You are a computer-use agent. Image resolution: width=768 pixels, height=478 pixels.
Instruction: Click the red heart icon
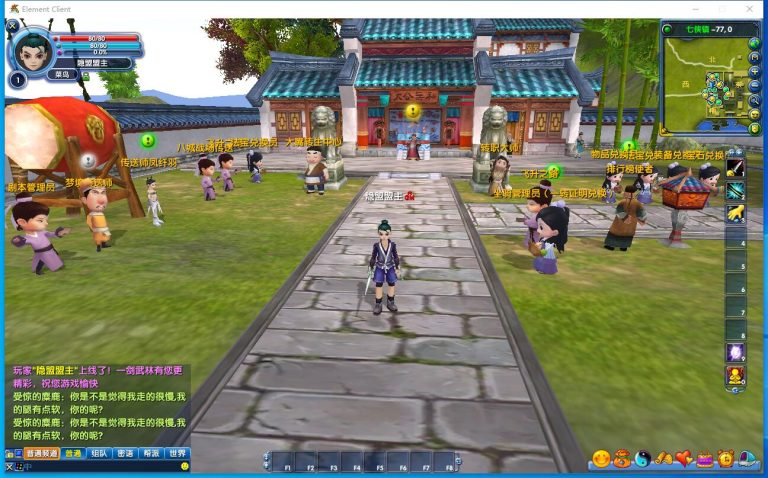[684, 459]
